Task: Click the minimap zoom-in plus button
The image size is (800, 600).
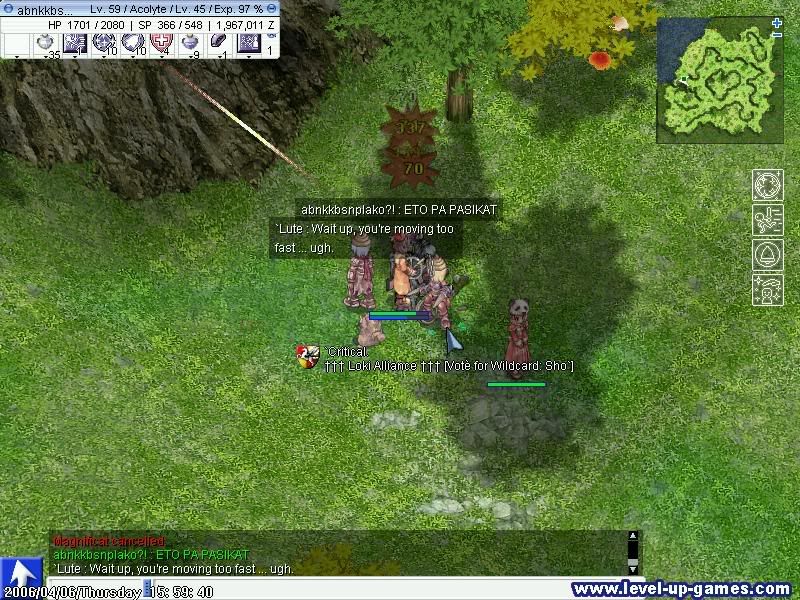Action: click(777, 23)
